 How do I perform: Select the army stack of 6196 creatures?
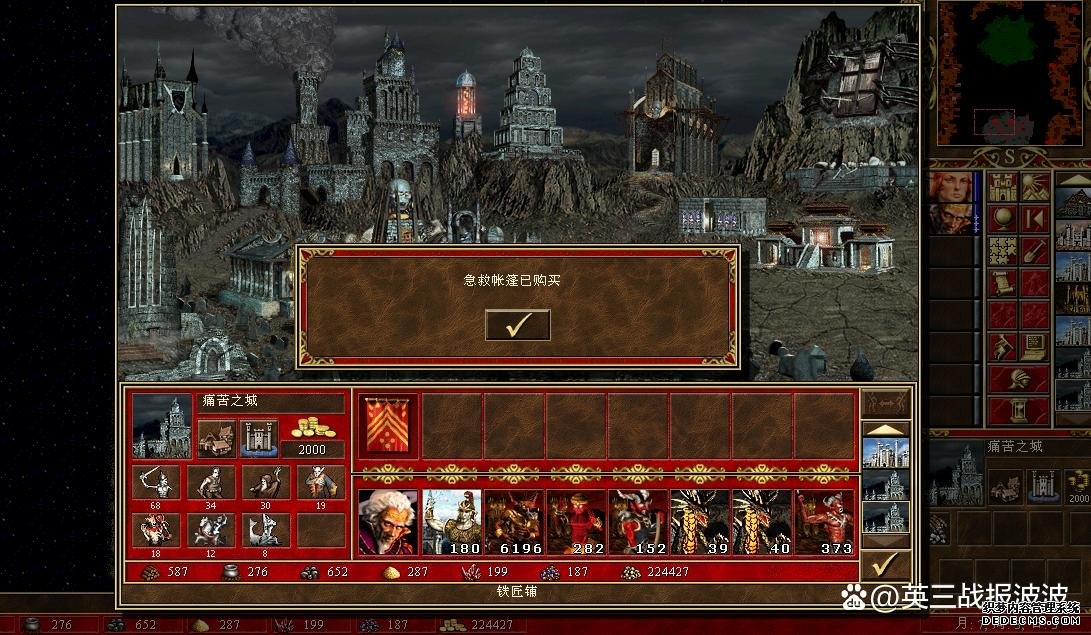pos(513,522)
